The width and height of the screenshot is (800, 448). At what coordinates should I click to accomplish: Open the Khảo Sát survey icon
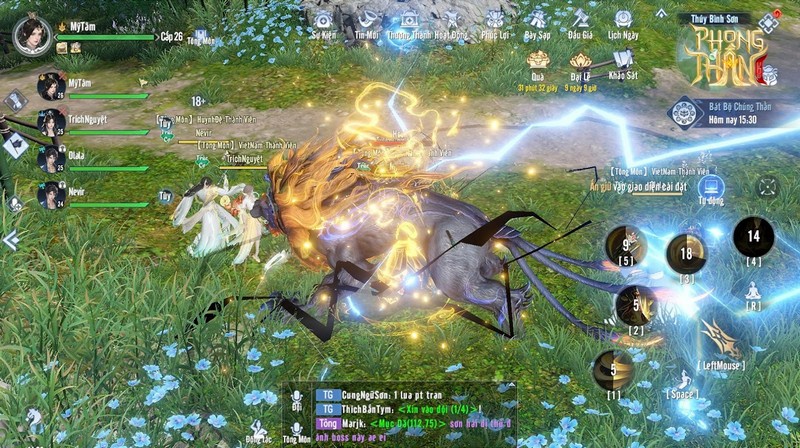(x=623, y=62)
